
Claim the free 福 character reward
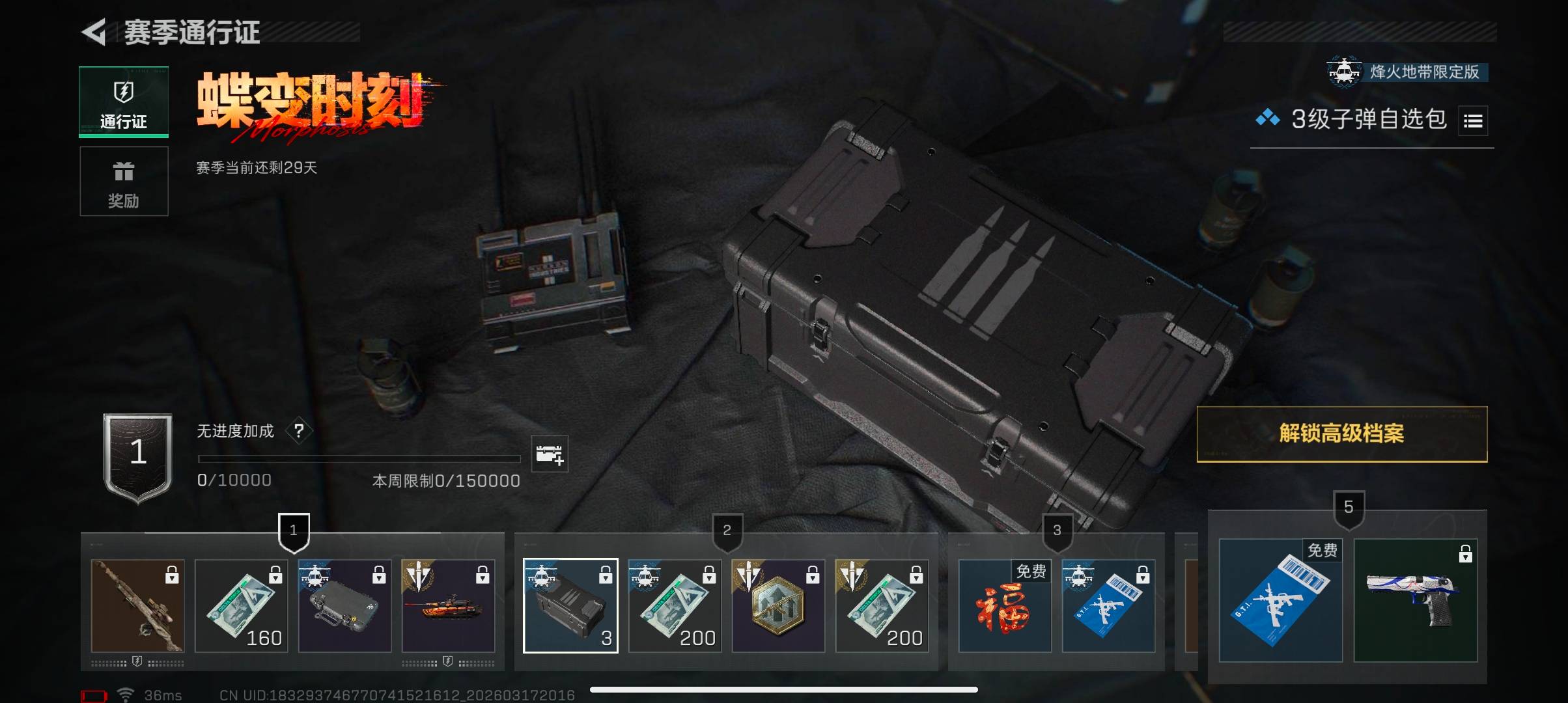(x=1005, y=606)
